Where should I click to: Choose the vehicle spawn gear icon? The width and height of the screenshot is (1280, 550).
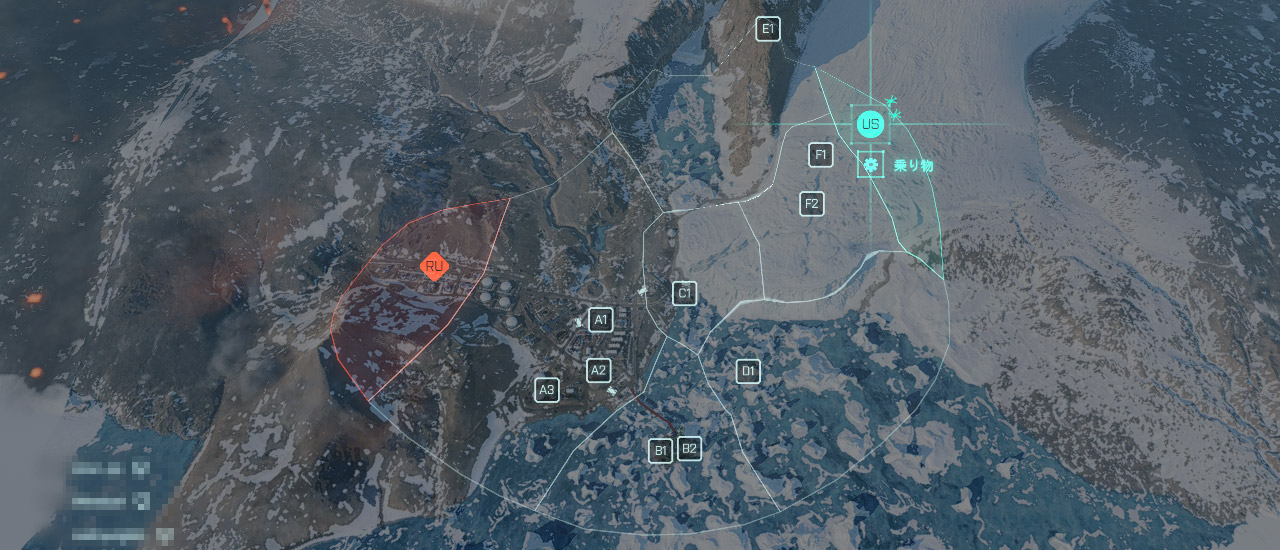(x=871, y=164)
